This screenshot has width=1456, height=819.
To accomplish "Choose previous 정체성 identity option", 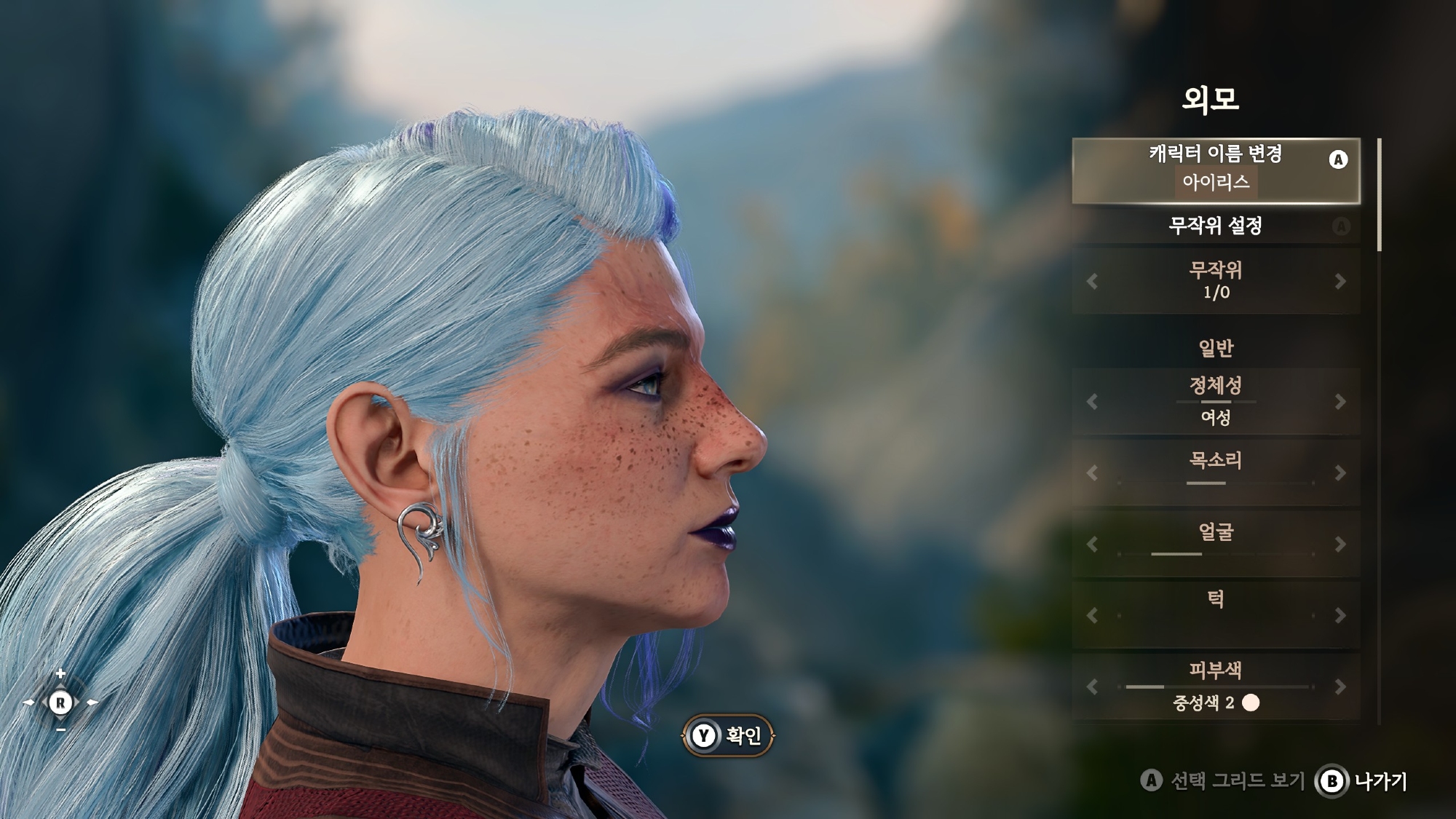I will 1091,401.
